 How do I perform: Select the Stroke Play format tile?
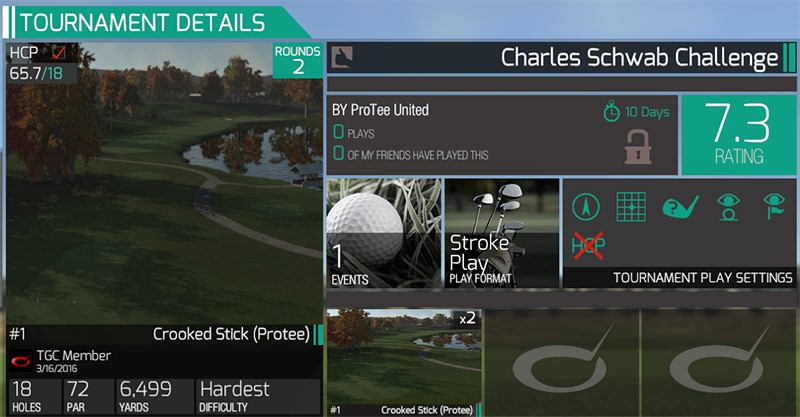point(501,234)
